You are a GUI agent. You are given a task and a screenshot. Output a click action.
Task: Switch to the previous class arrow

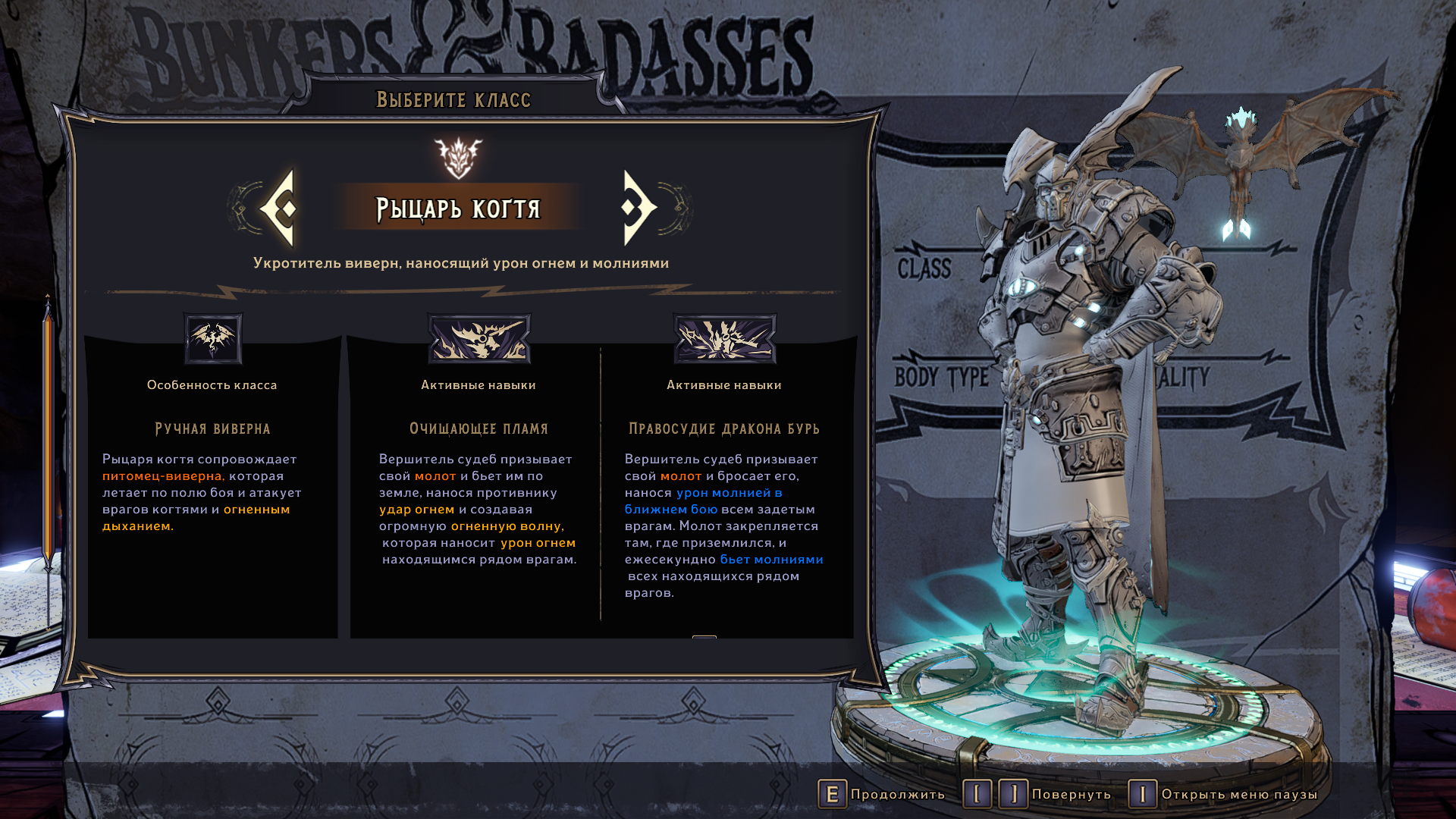tap(279, 208)
